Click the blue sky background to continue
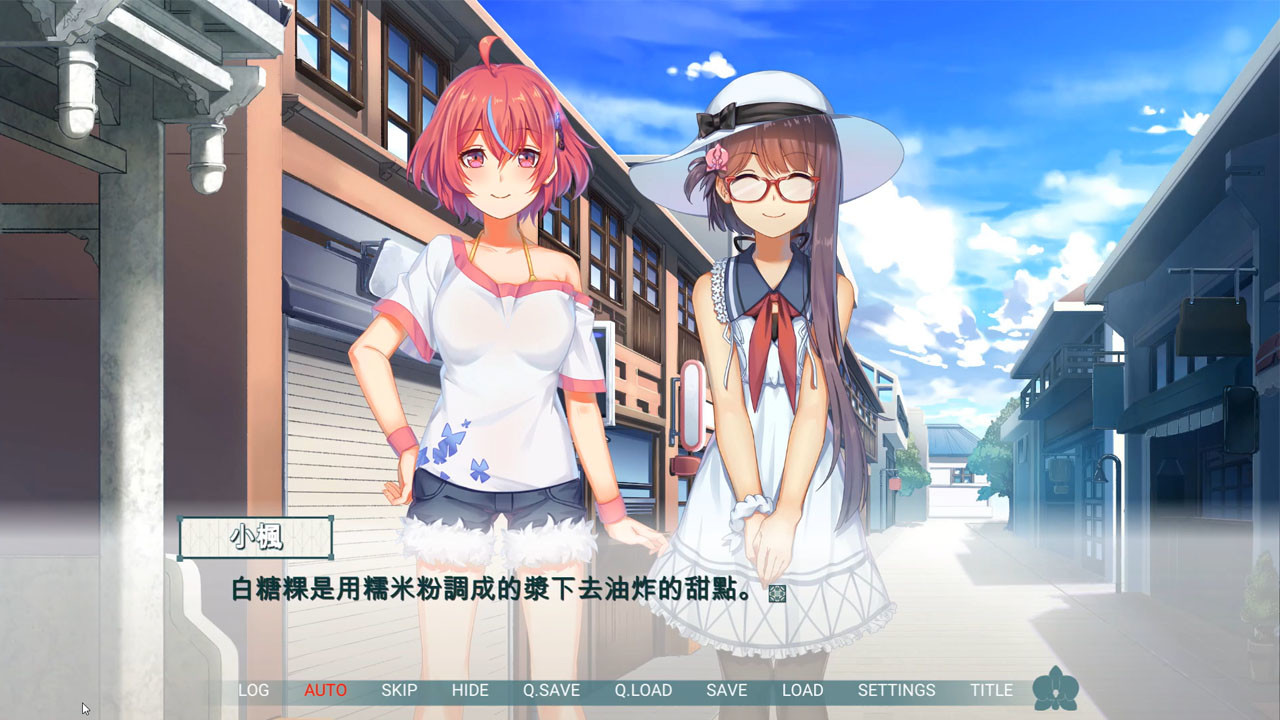The height and width of the screenshot is (720, 1280). (x=1000, y=80)
